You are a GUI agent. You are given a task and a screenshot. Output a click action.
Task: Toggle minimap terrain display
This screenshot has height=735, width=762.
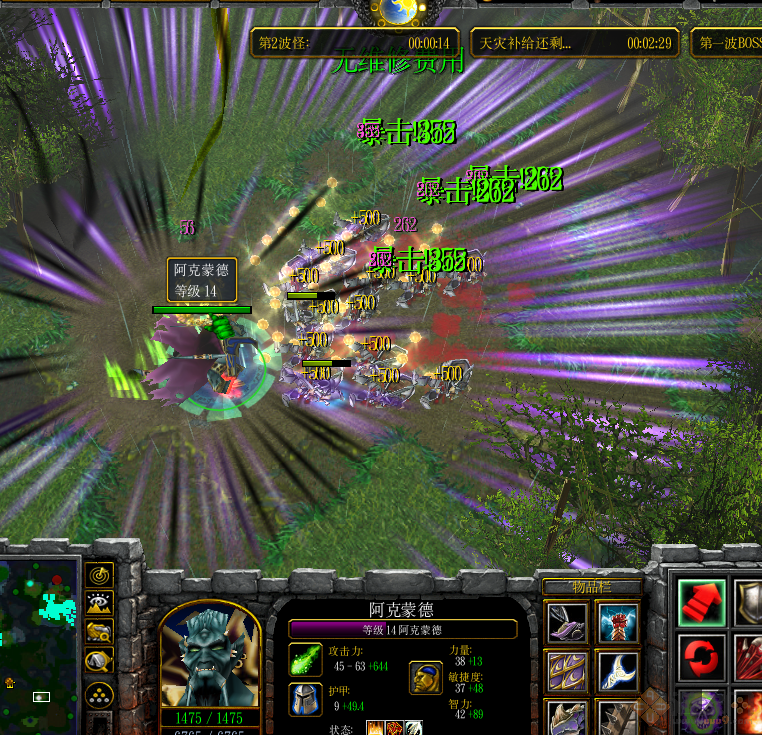[99, 603]
